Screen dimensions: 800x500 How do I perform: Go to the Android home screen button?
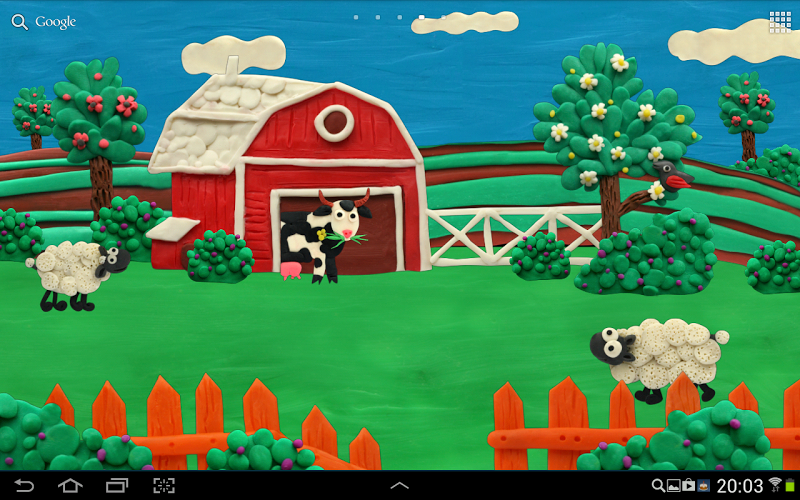[x=70, y=486]
